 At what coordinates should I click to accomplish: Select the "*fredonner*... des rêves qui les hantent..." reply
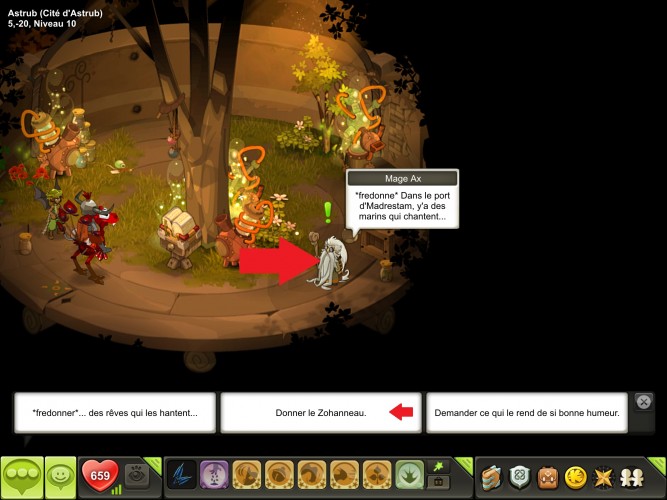click(115, 412)
